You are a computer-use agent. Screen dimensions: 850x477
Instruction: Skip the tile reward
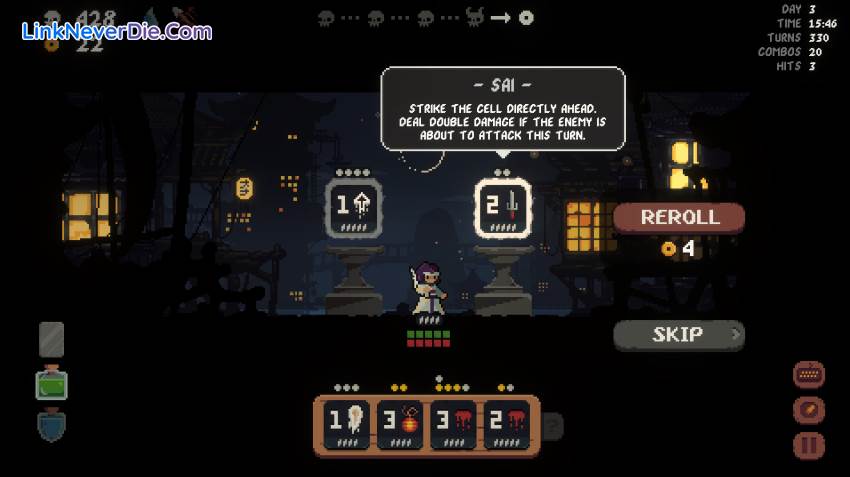[x=679, y=335]
